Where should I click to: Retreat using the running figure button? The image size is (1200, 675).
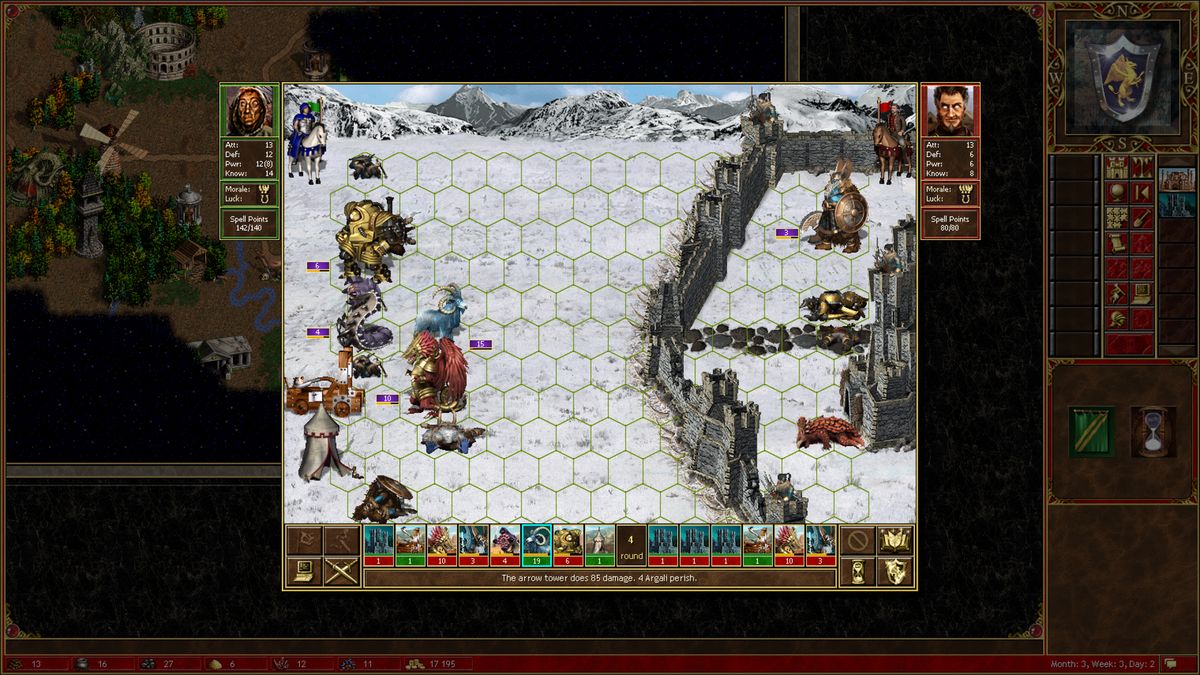click(341, 541)
